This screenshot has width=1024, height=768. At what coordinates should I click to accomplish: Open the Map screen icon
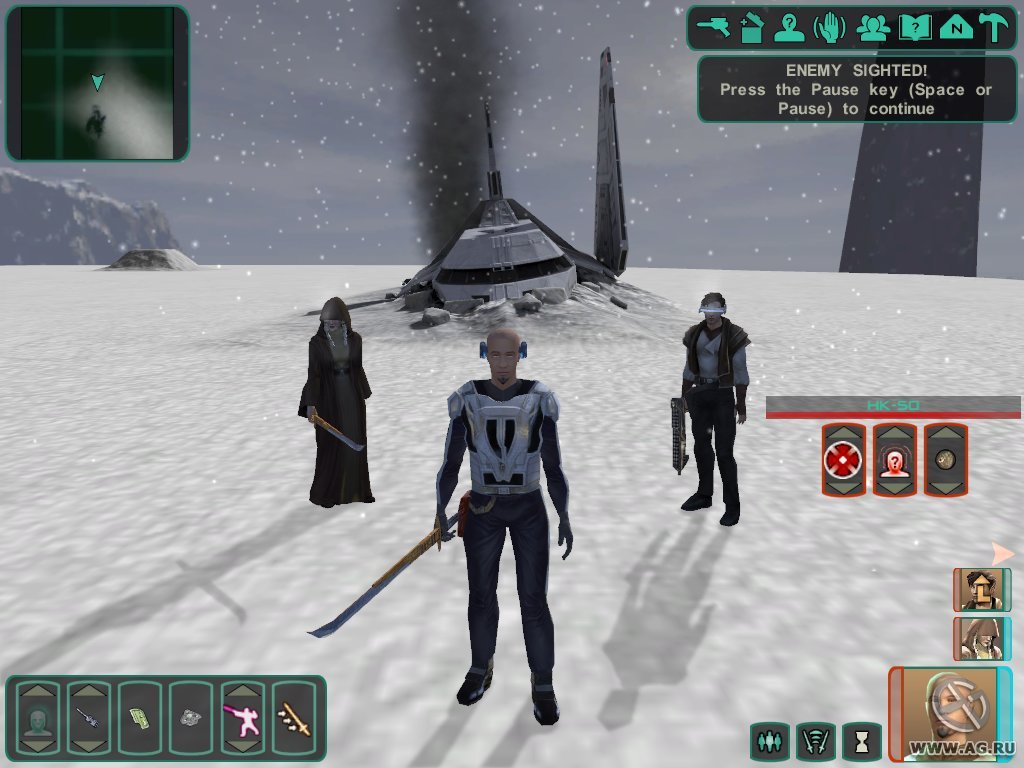tap(954, 28)
